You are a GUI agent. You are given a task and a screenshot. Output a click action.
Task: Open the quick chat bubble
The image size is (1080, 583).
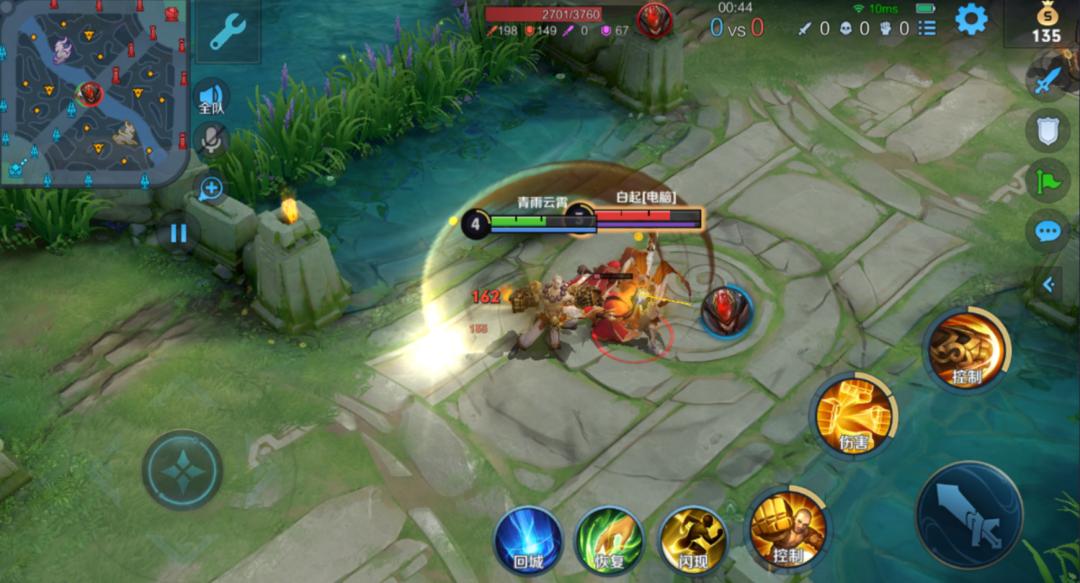[x=1047, y=232]
